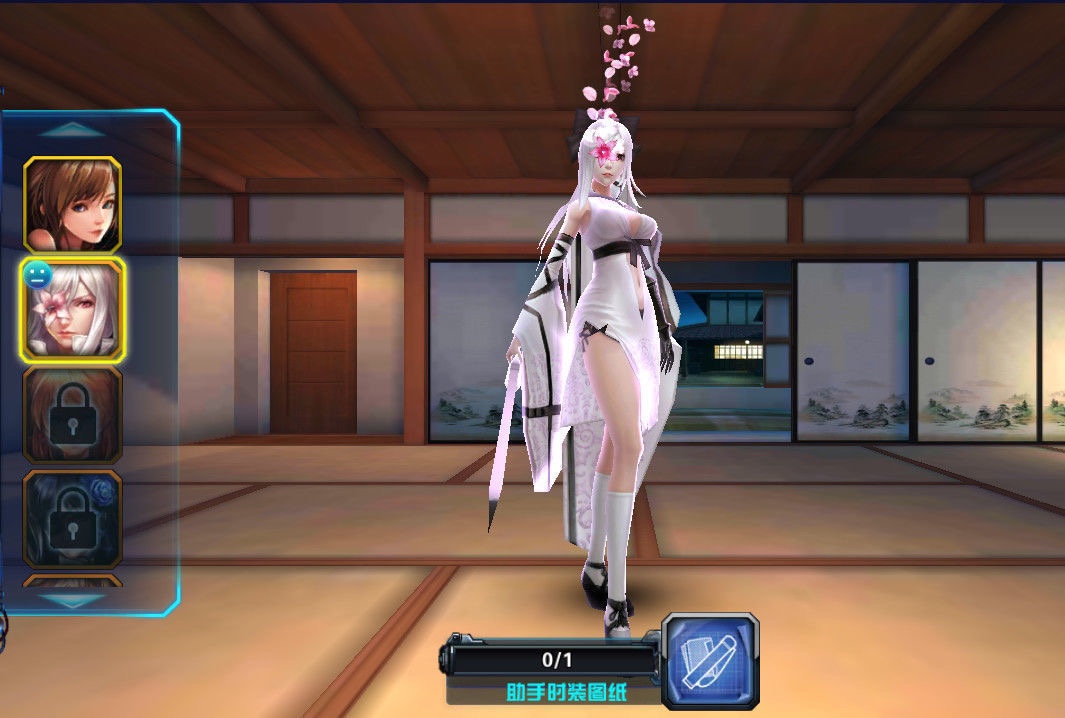Screen dimensions: 1065x718
Task: Open the blue fashion blueprint icon
Action: coord(710,654)
